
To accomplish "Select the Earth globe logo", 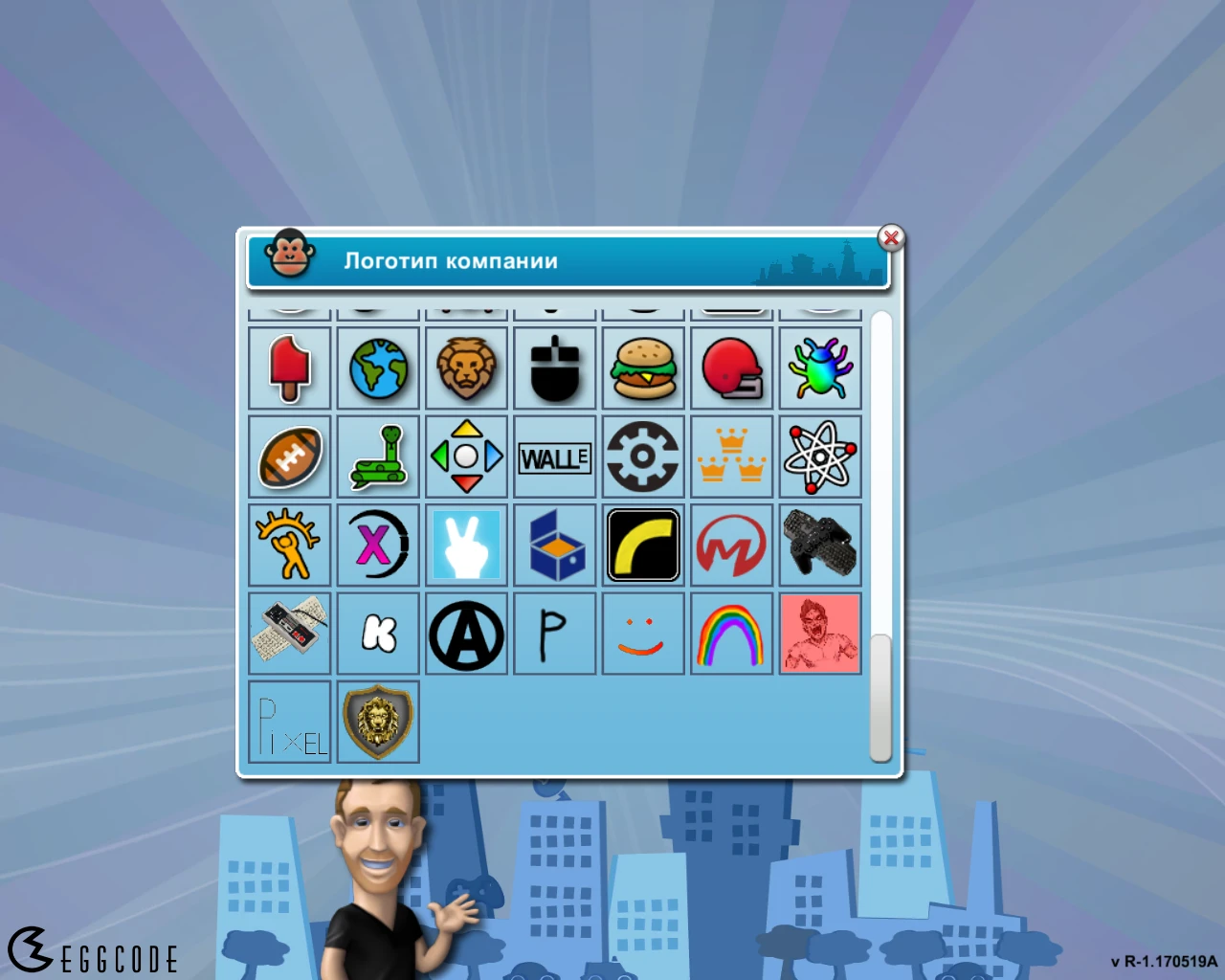I will click(x=377, y=368).
